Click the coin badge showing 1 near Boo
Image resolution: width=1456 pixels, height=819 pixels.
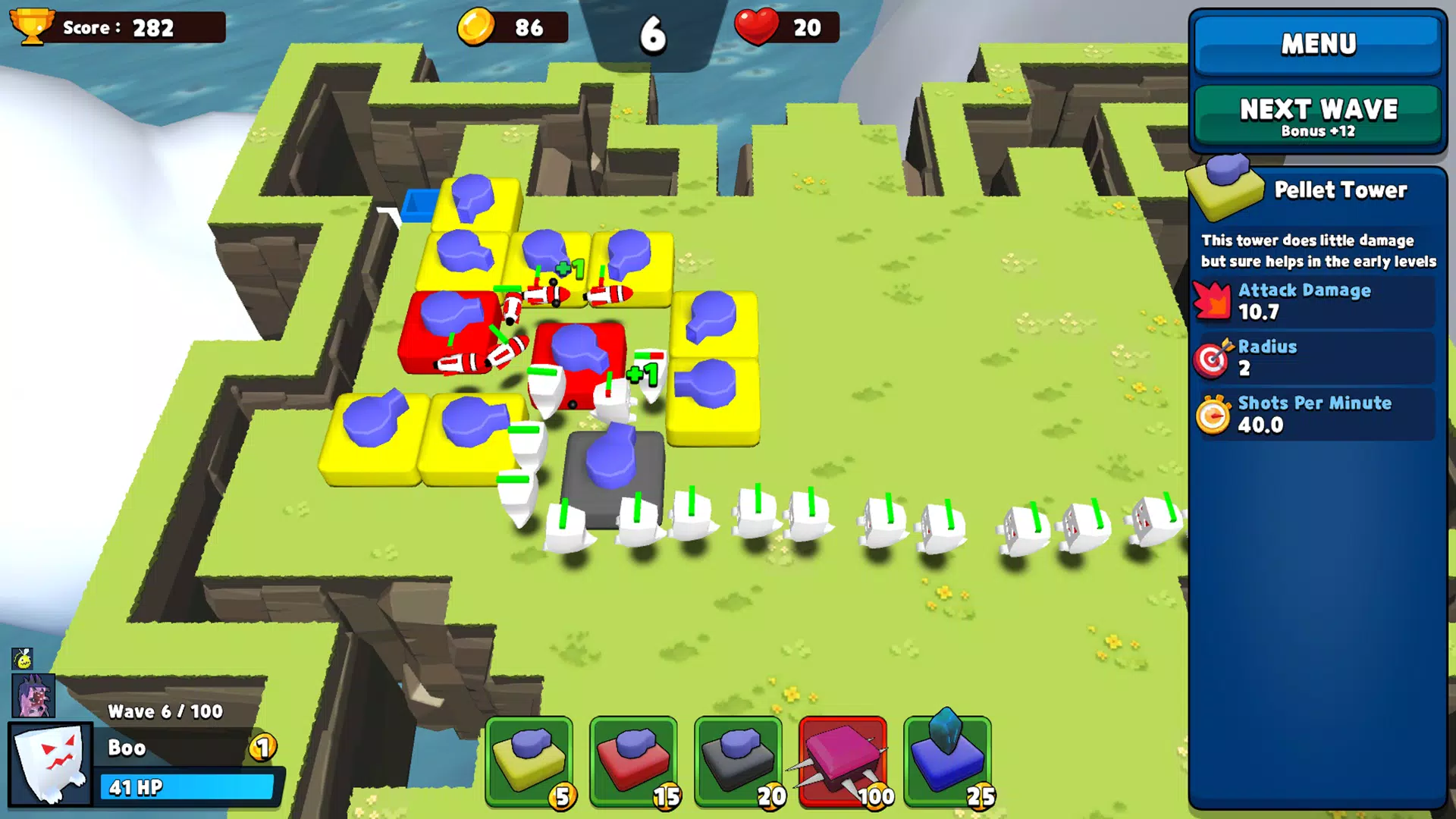click(262, 749)
